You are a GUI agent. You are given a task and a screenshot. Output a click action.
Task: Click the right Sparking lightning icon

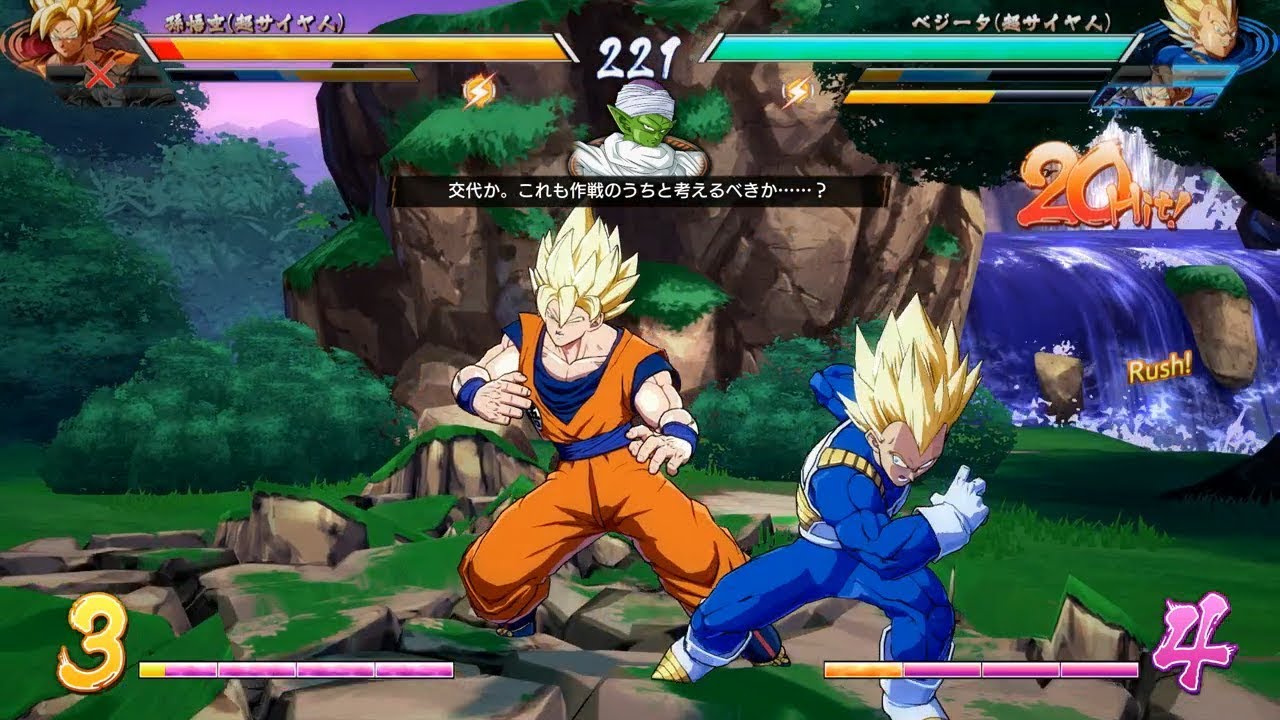click(x=796, y=88)
